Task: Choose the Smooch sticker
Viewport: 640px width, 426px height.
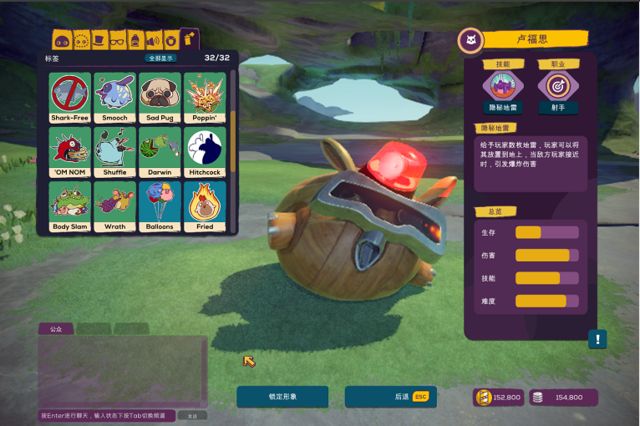Action: pos(113,97)
